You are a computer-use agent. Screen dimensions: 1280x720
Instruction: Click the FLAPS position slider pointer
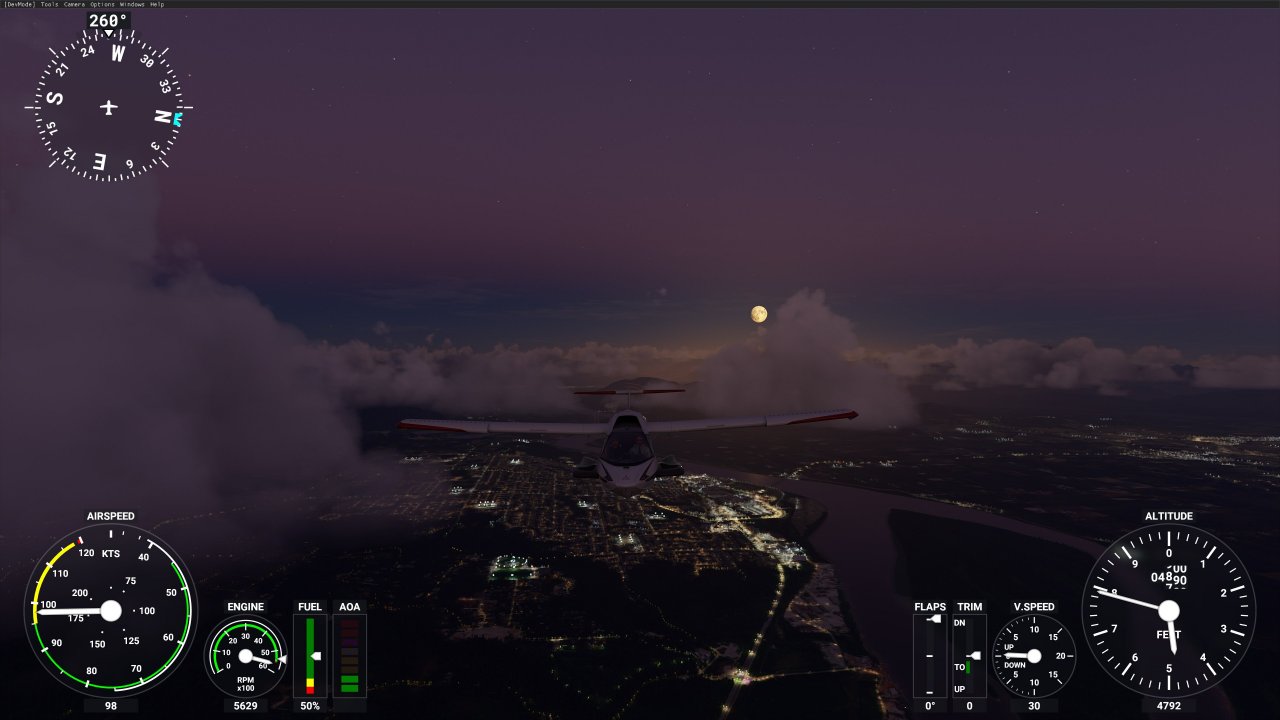tap(933, 618)
